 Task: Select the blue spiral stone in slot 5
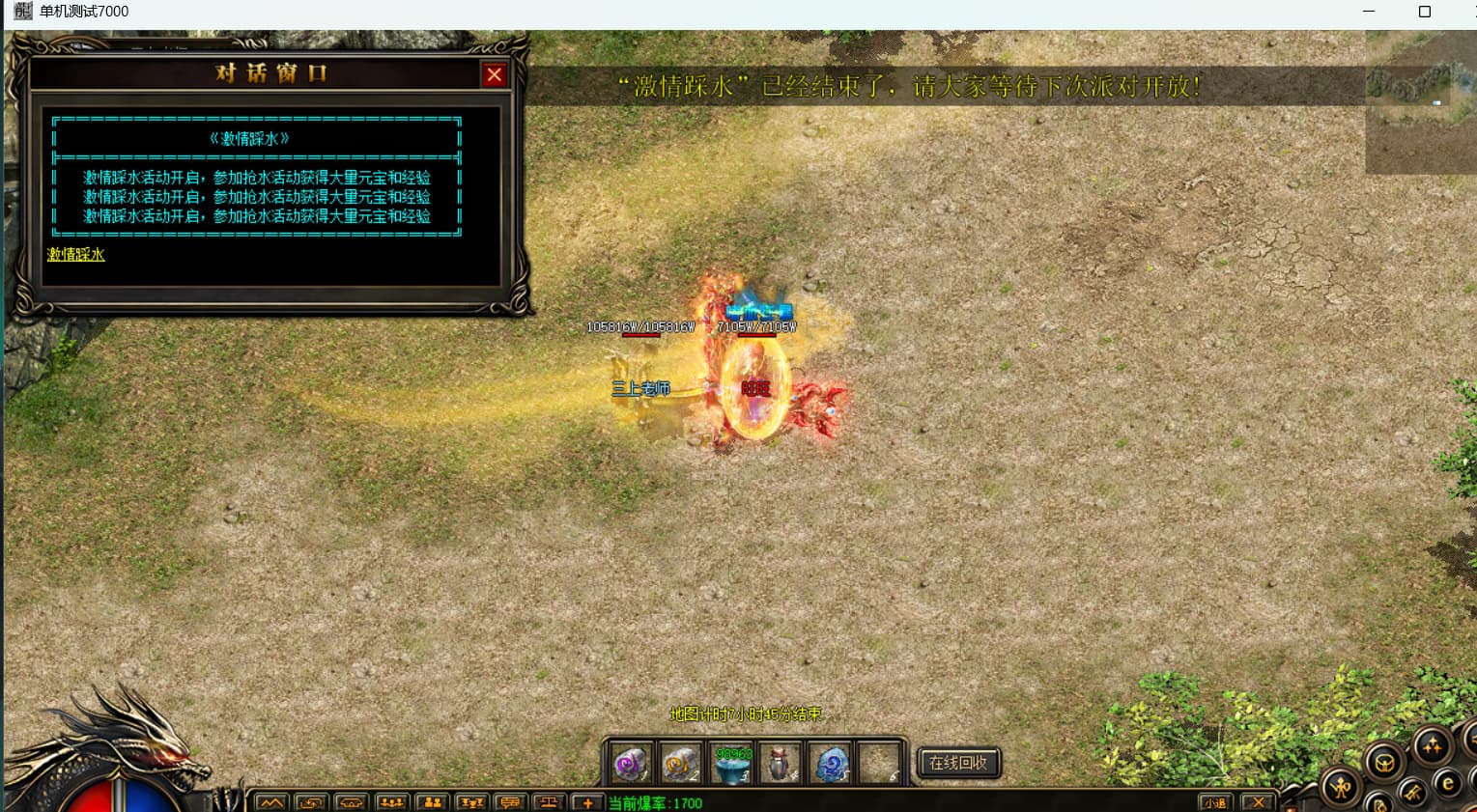point(831,764)
